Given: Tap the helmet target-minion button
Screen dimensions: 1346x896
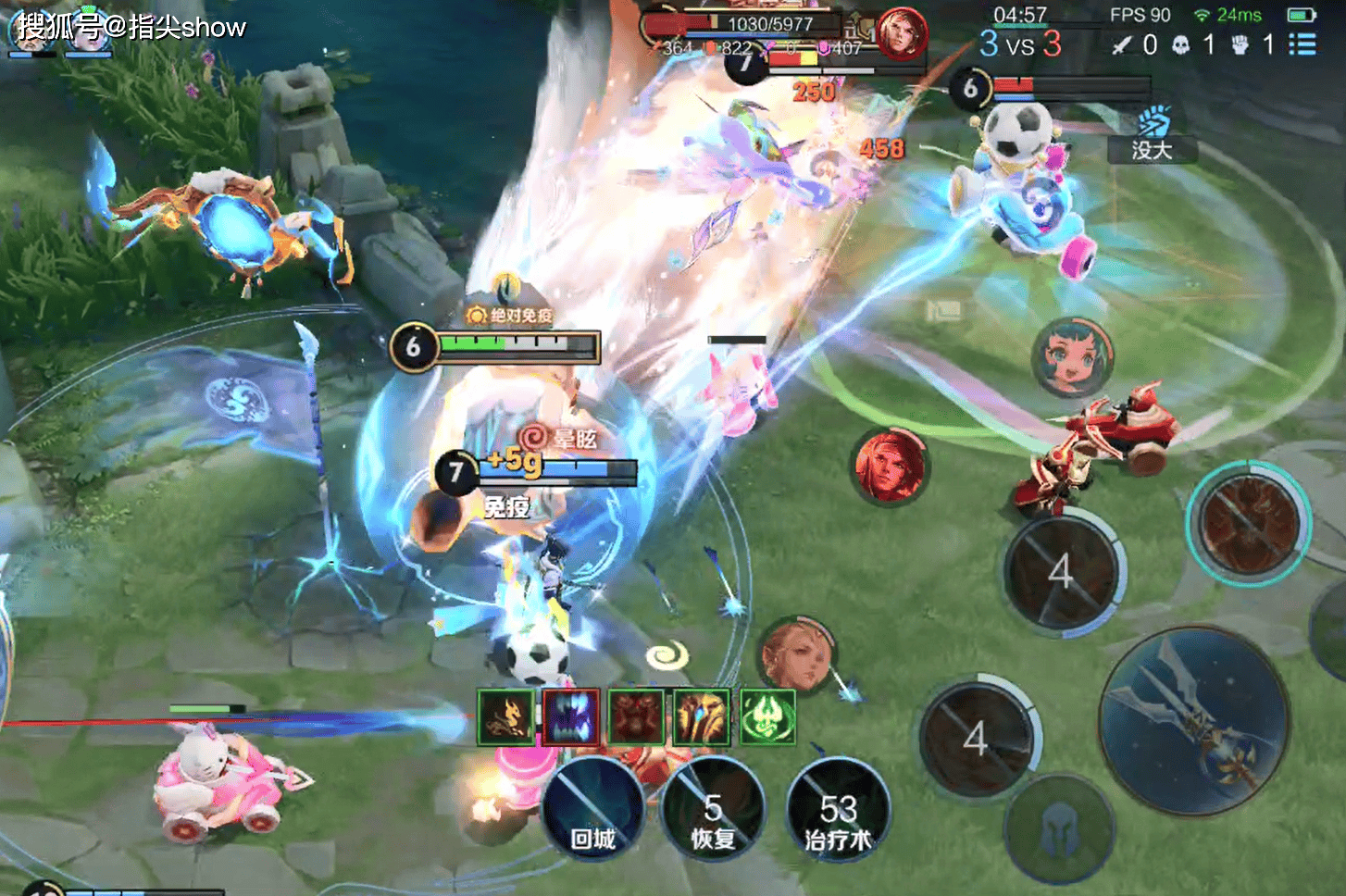Looking at the screenshot, I should pos(1060,828).
